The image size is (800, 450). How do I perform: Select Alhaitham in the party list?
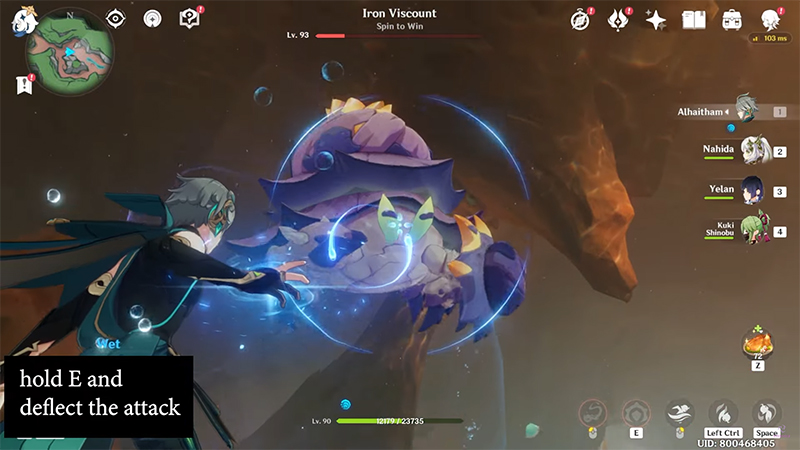tap(745, 110)
